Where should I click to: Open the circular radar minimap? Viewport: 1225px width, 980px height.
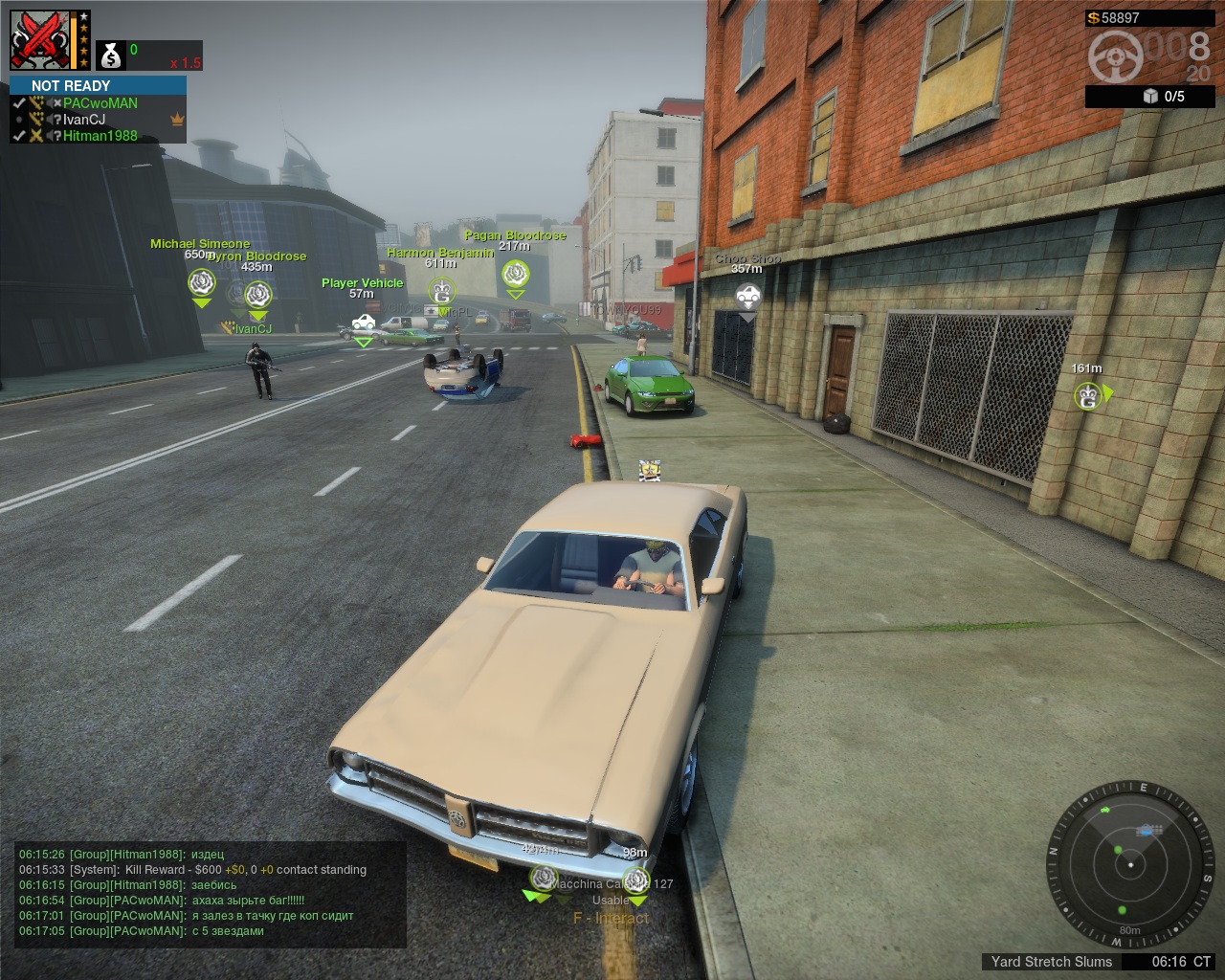click(1130, 864)
